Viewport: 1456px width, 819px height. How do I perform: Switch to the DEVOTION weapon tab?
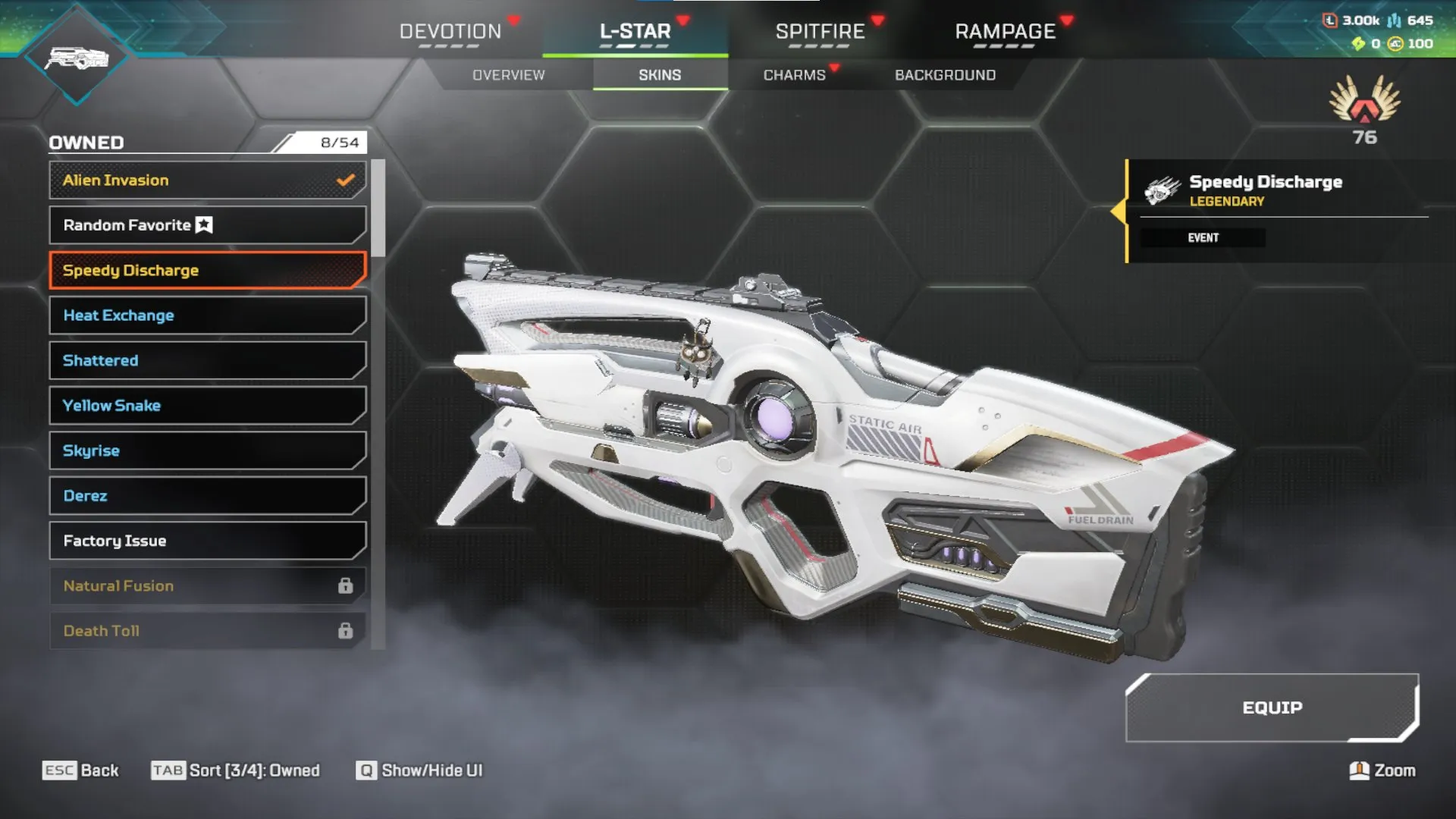pos(450,32)
